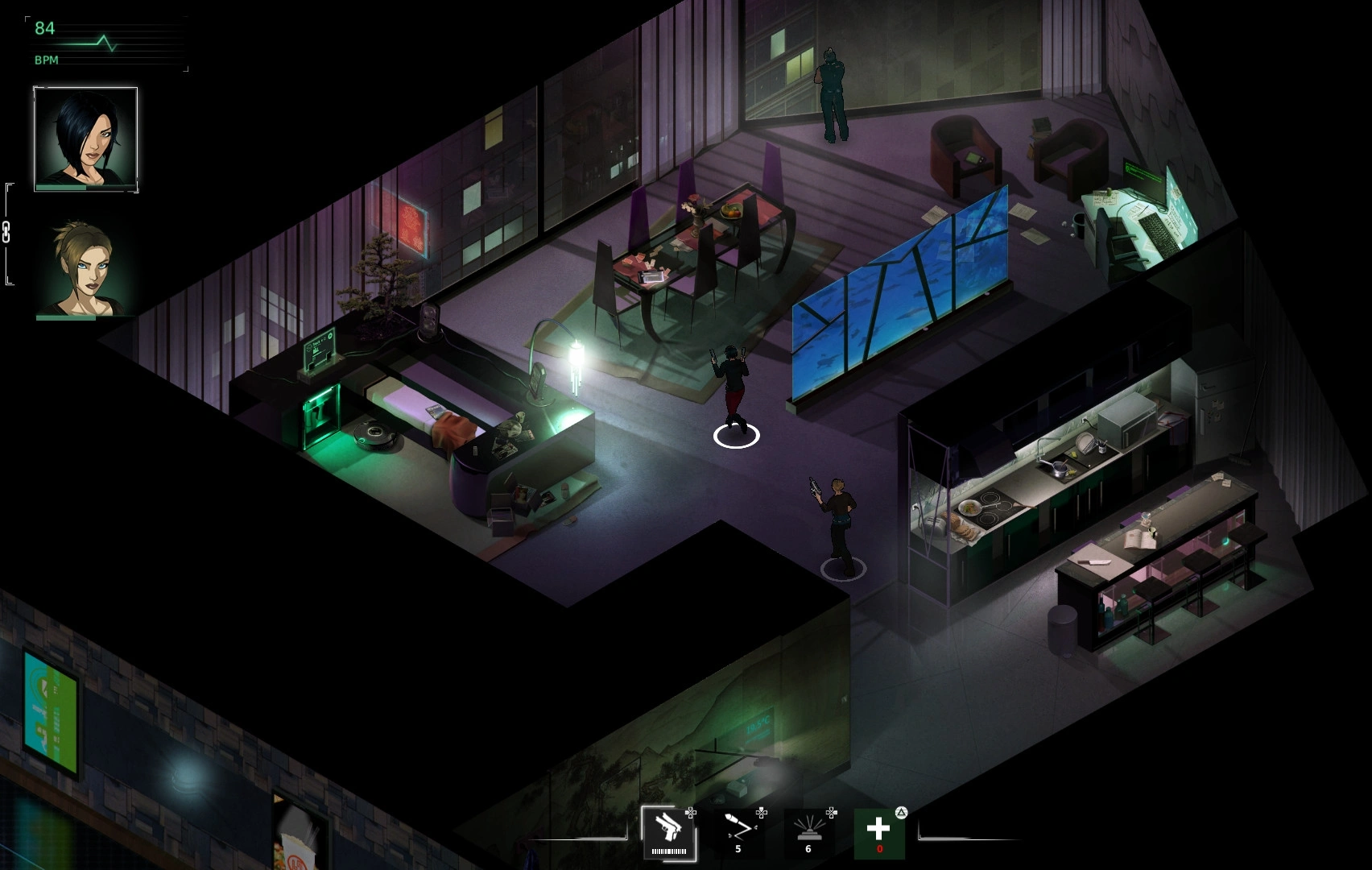Screen dimensions: 1372x870
Task: Select the dual pistols weapon slot
Action: pos(668,833)
